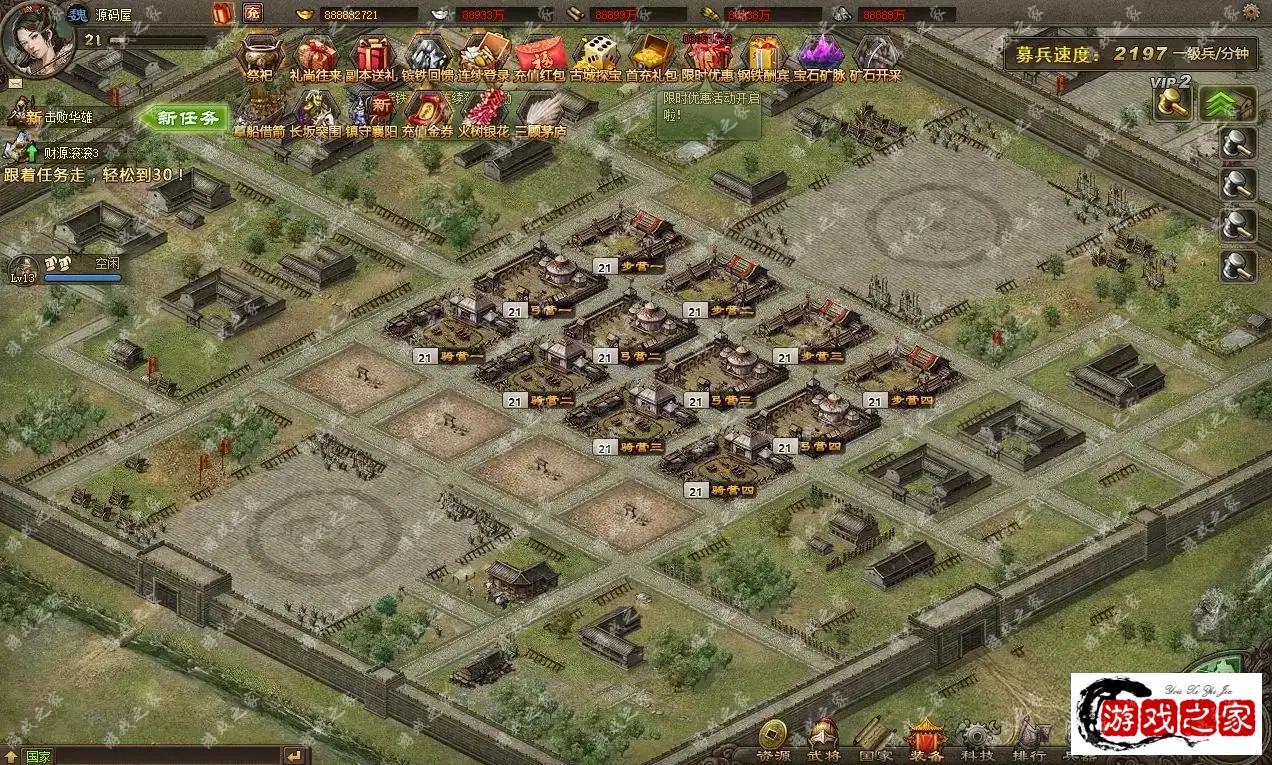Select the 镔铁回馈 iron reward icon
Screen dimensions: 1272x765
(428, 54)
